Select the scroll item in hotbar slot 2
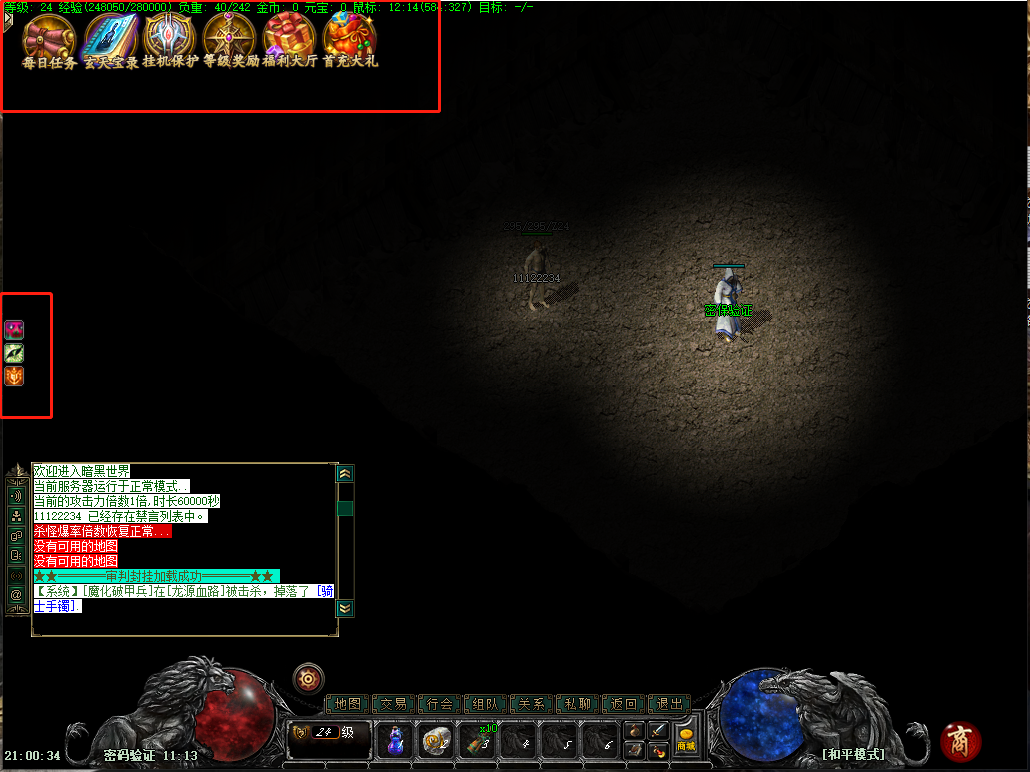The image size is (1030, 772). (435, 740)
